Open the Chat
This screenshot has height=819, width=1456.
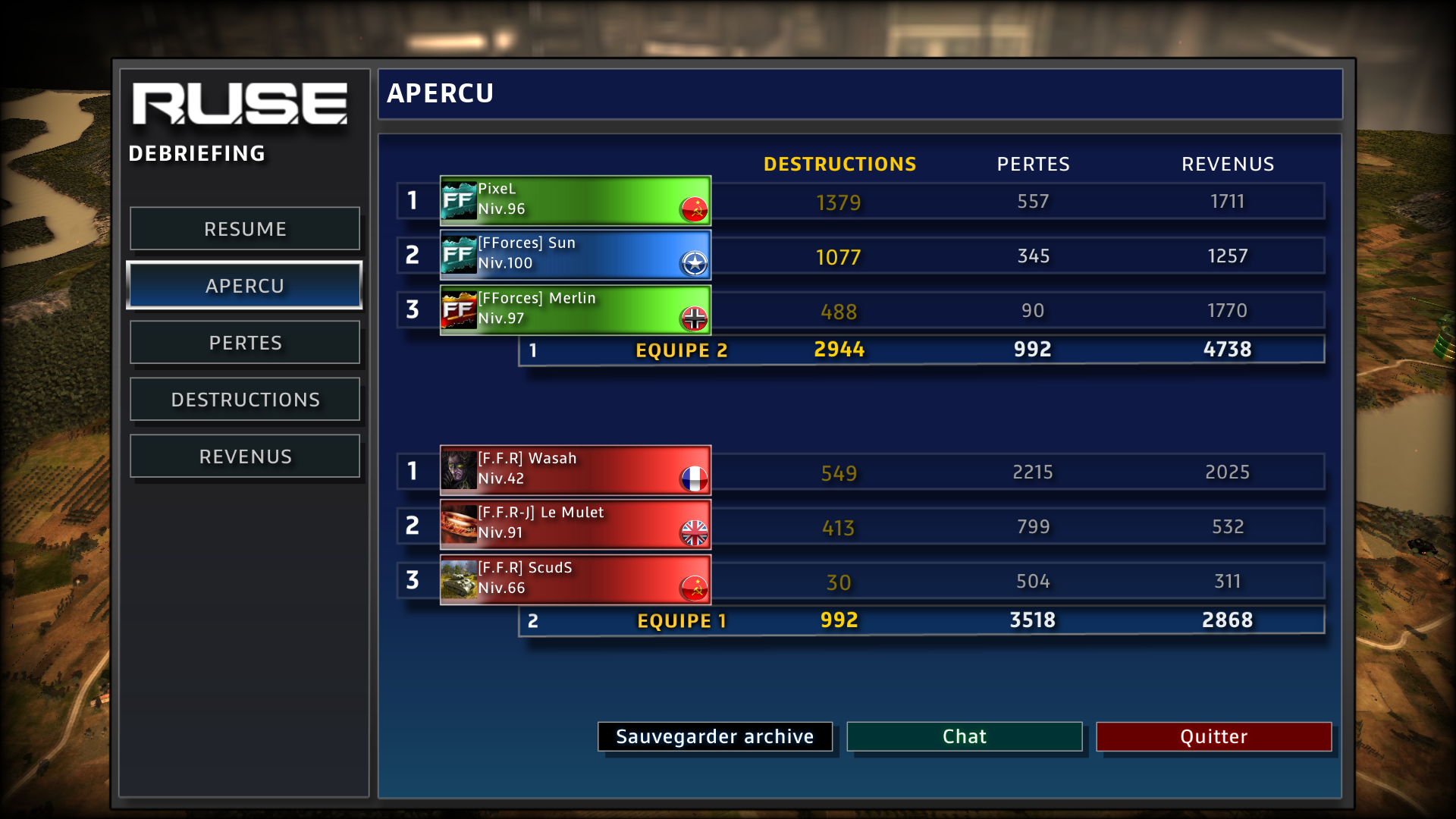tap(964, 736)
